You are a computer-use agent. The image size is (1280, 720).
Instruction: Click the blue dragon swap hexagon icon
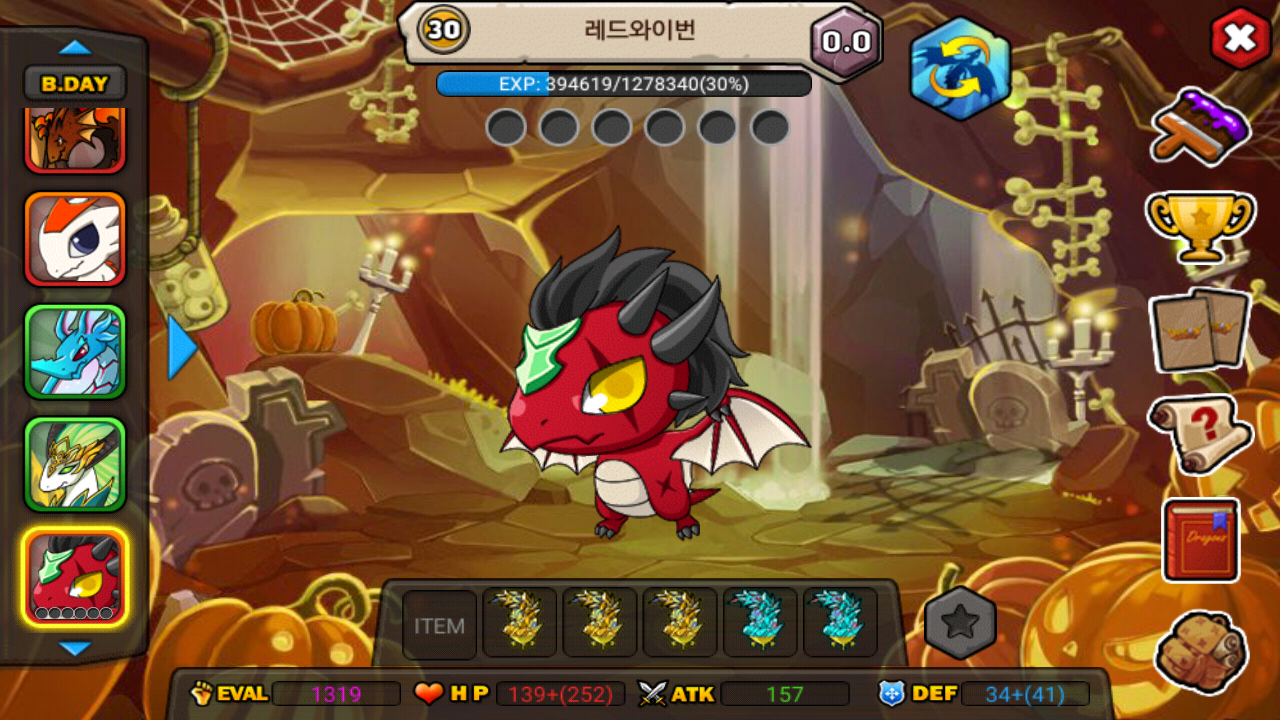click(959, 68)
